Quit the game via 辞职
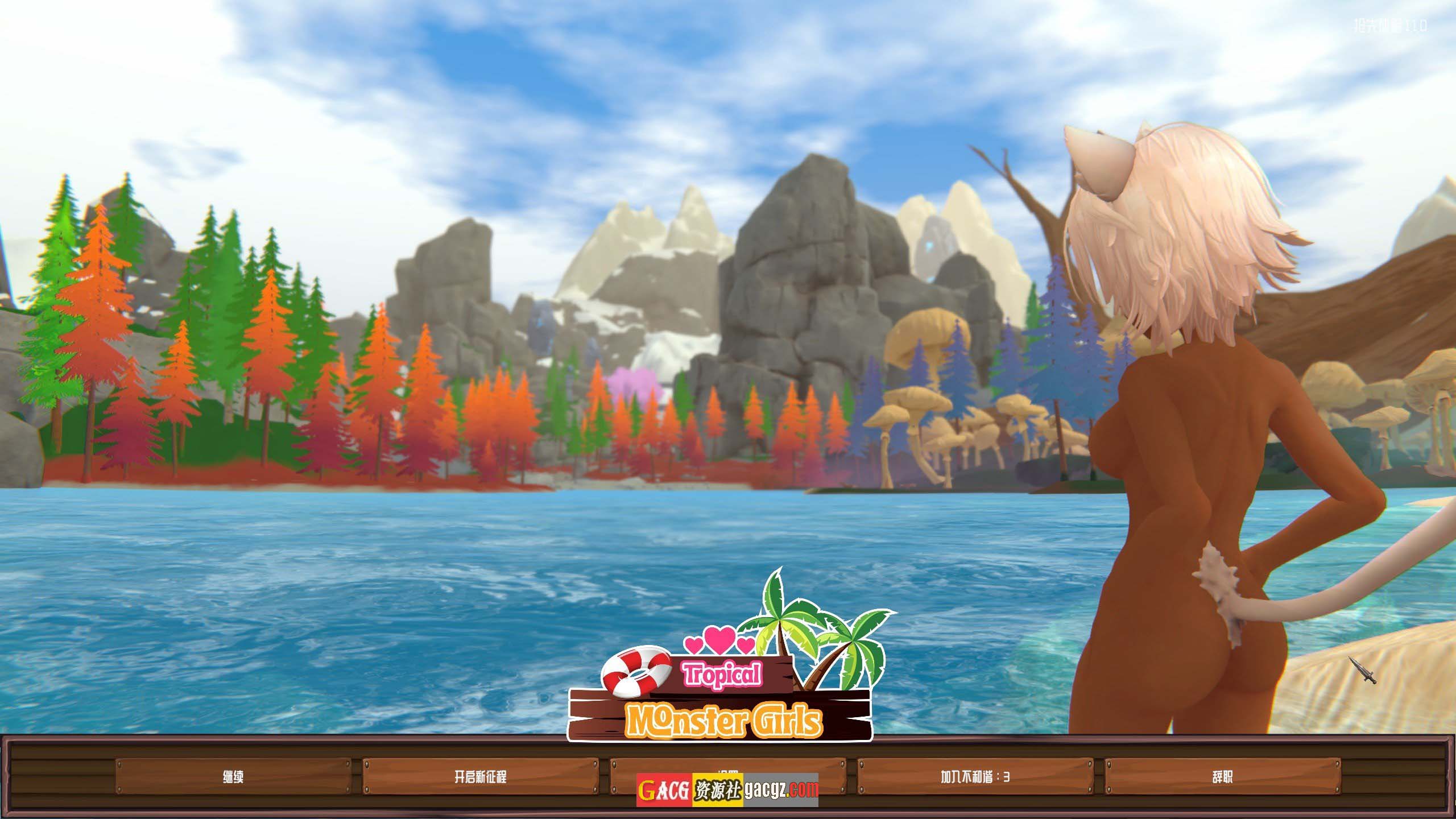Viewport: 1456px width, 819px height. pyautogui.click(x=1222, y=777)
